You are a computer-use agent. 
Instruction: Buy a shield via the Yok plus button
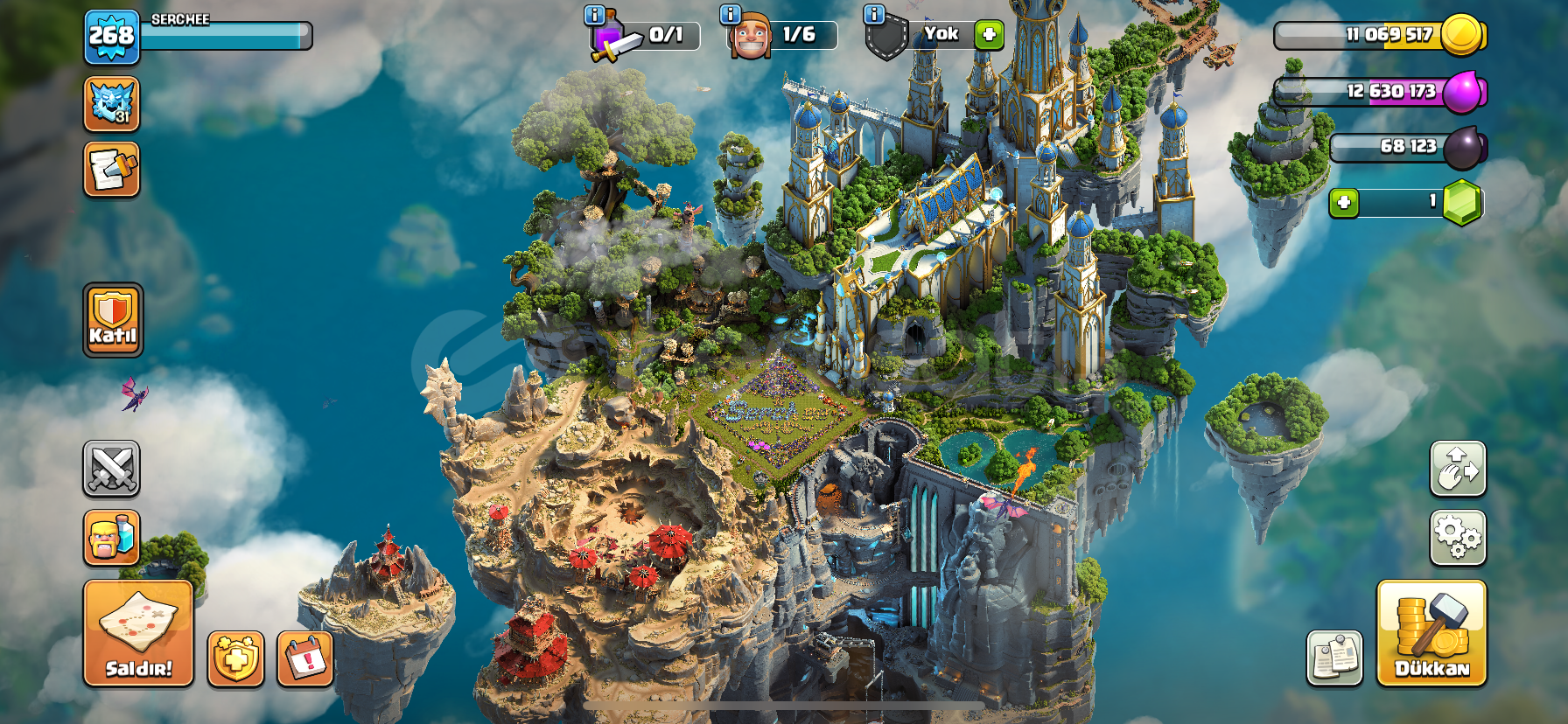click(x=989, y=35)
